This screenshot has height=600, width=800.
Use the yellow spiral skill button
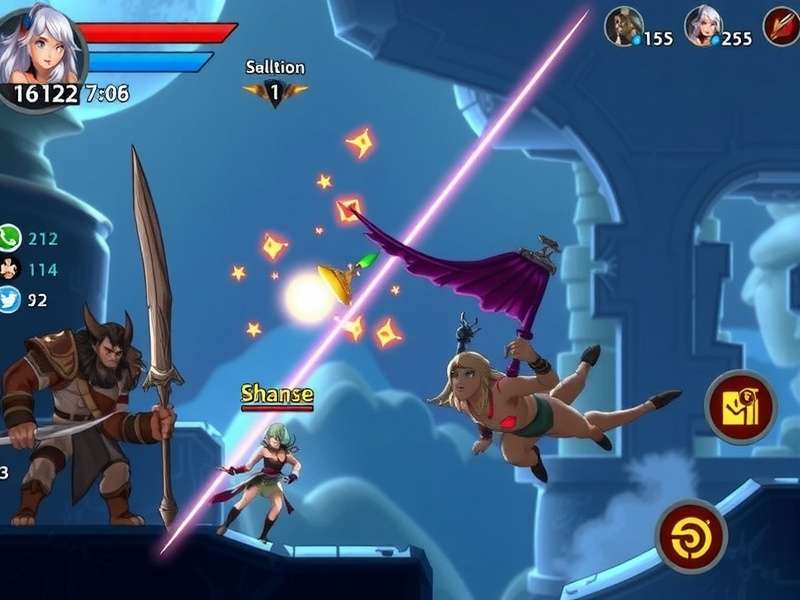click(x=691, y=536)
